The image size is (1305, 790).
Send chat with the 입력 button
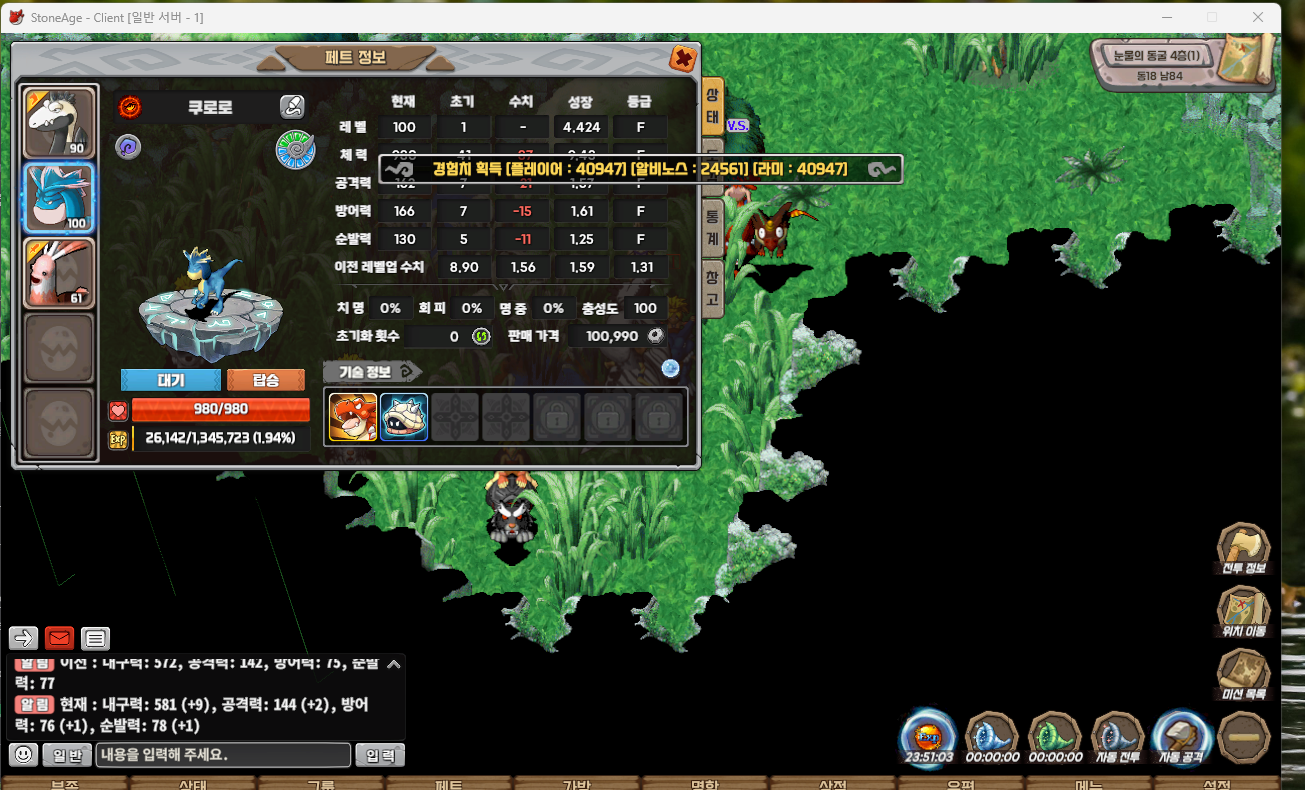380,755
